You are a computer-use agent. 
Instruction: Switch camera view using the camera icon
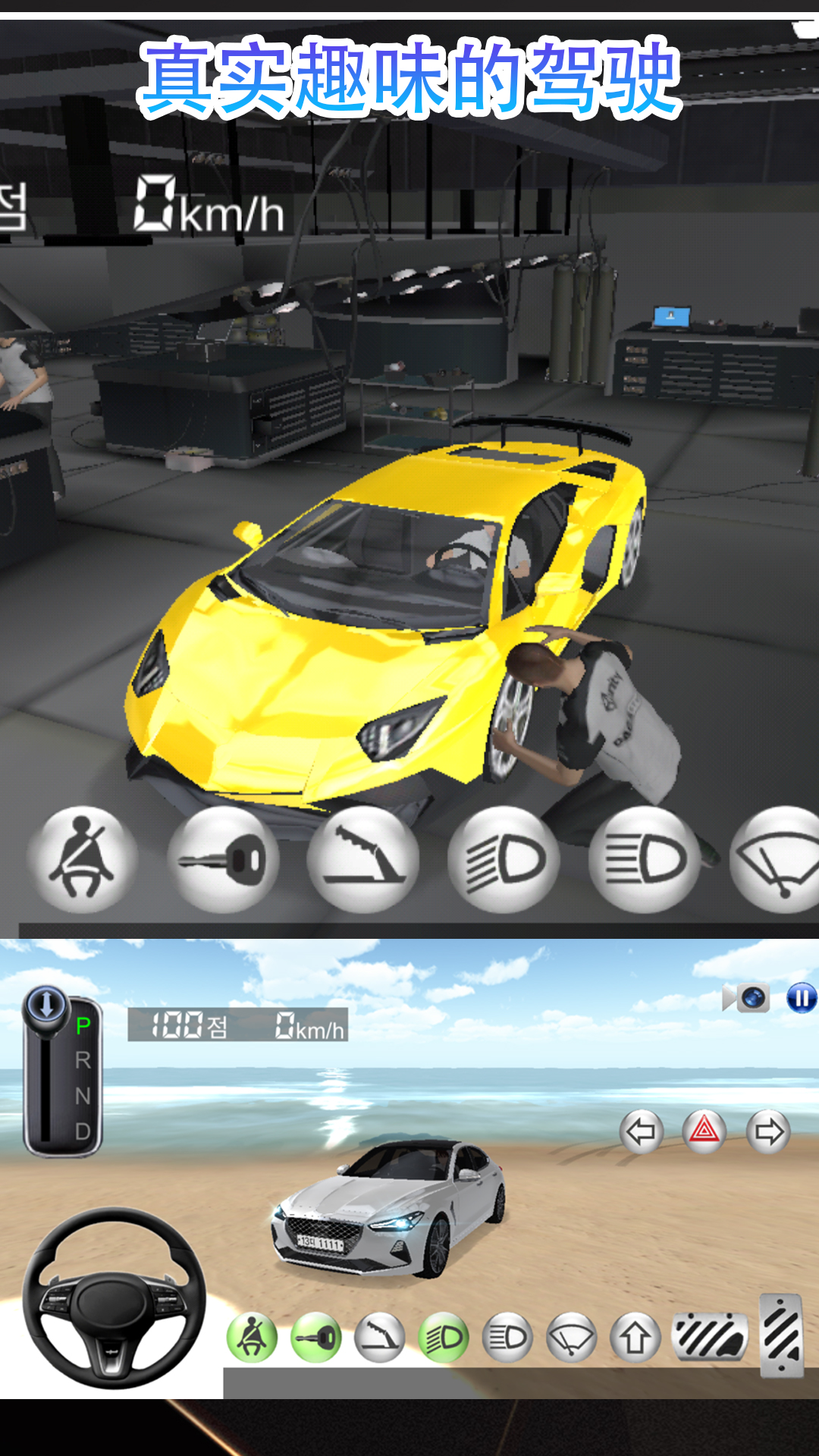(x=748, y=997)
